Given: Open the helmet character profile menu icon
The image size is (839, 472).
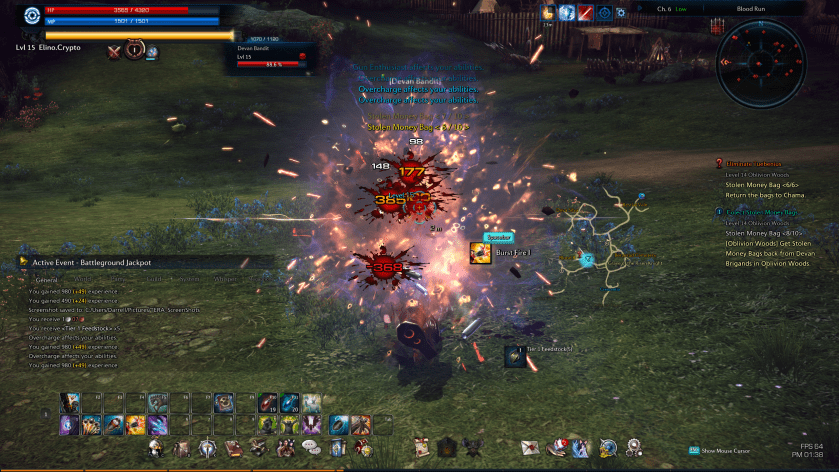Looking at the screenshot, I should click(156, 447).
